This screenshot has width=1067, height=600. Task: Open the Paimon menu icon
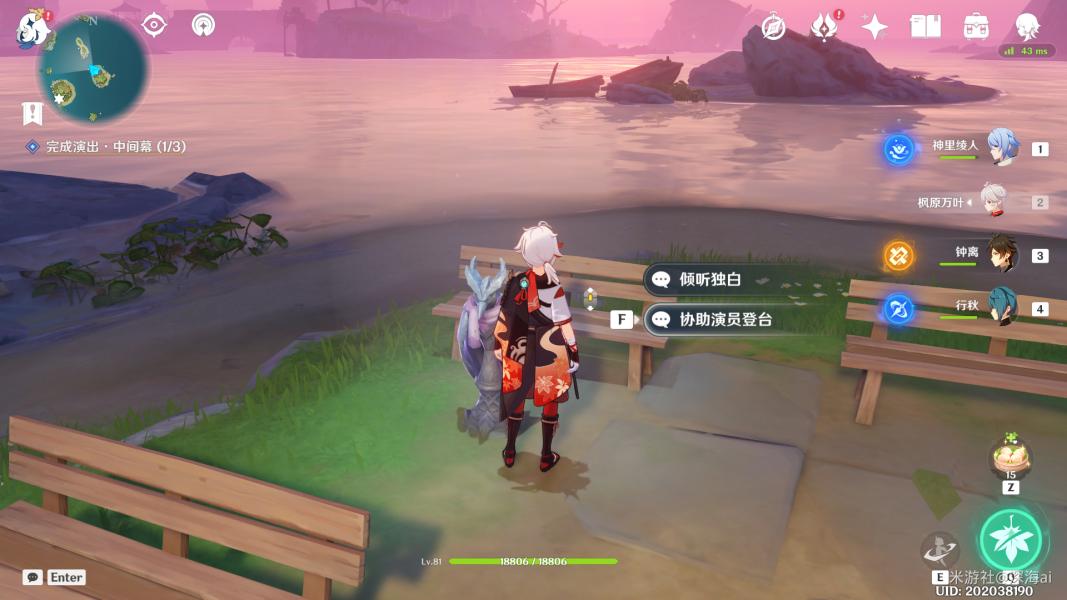tap(32, 28)
